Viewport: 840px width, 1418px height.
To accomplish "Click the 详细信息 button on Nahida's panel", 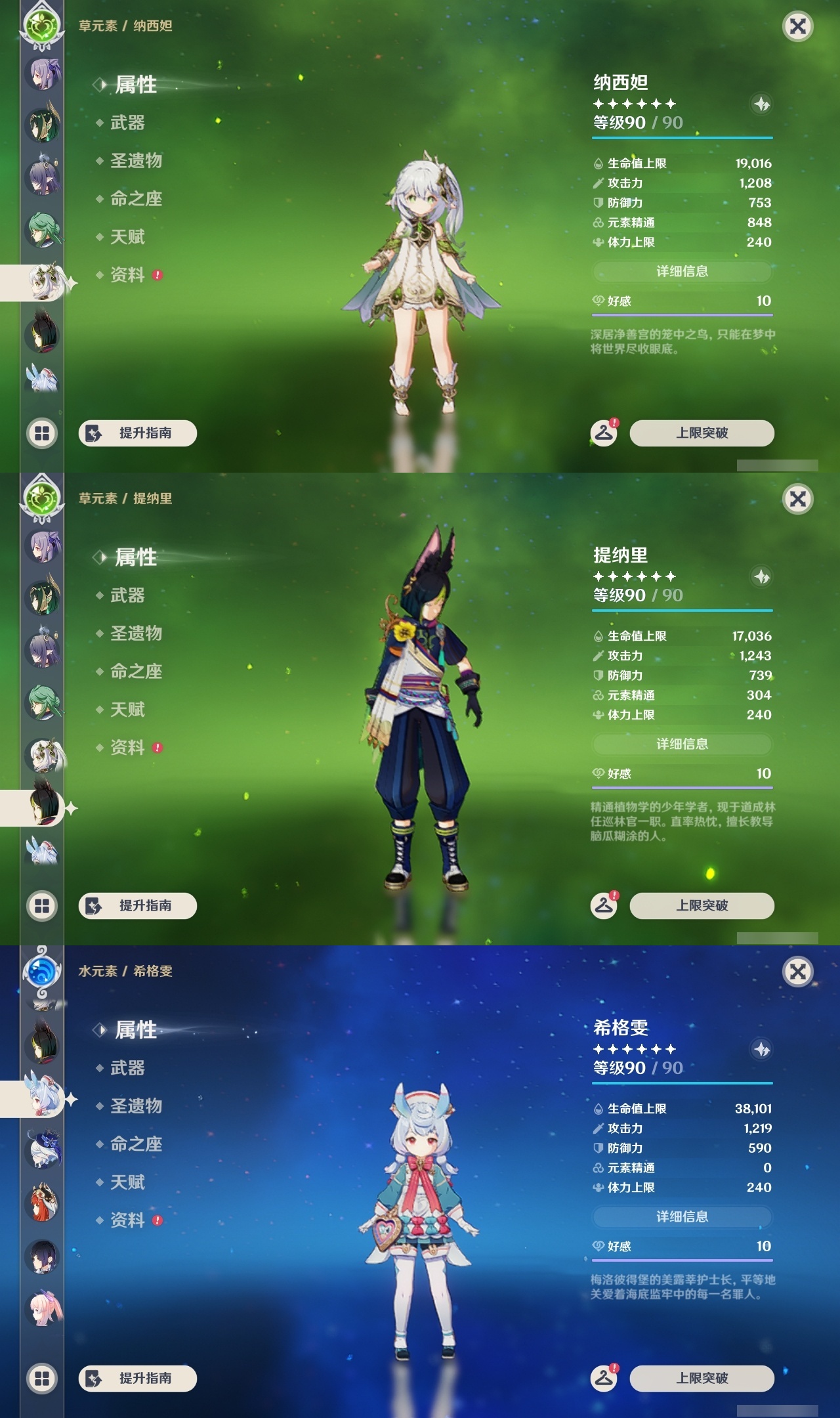I will pos(682,271).
